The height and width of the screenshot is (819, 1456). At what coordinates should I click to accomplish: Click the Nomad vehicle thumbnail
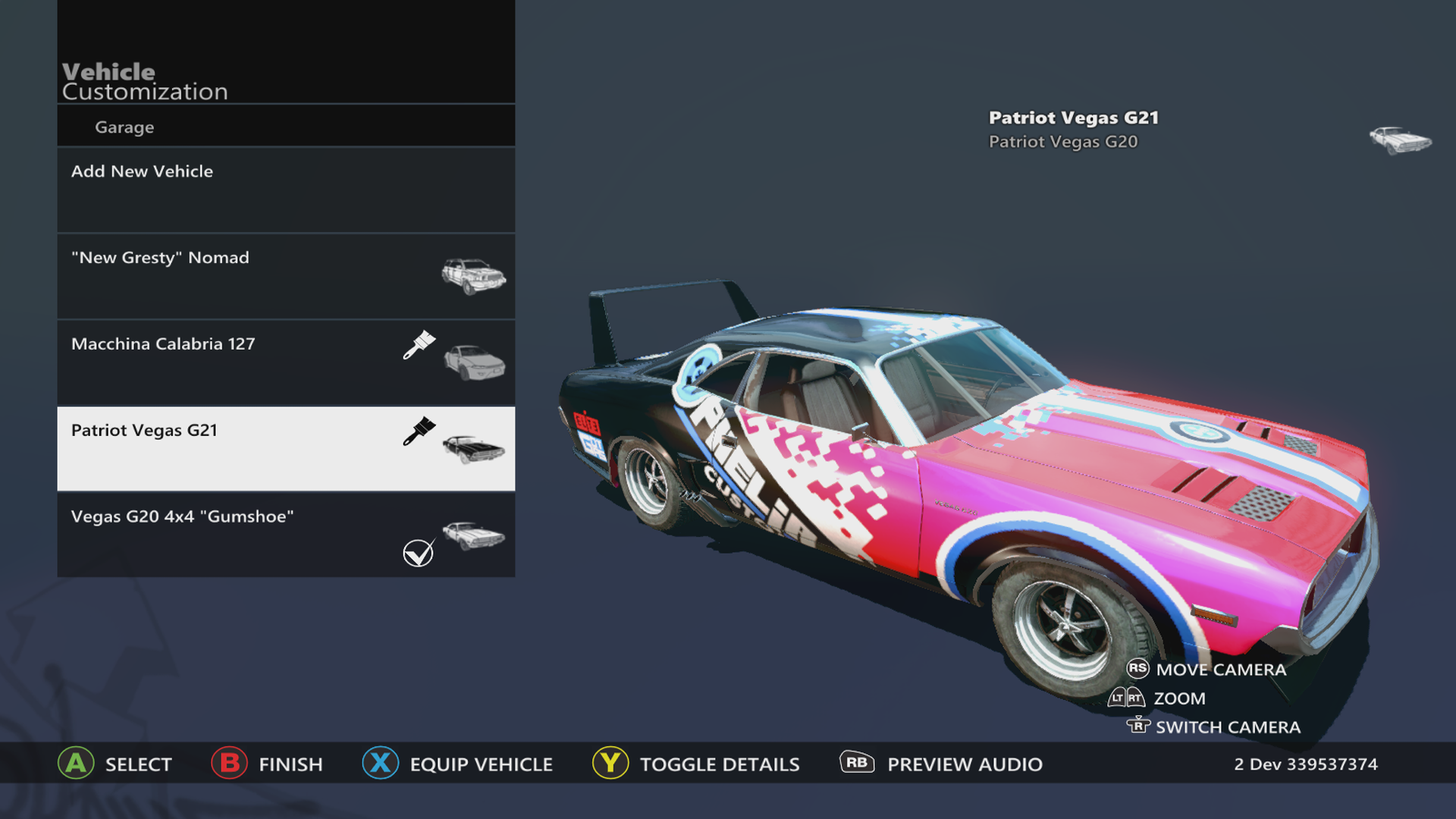(x=473, y=275)
